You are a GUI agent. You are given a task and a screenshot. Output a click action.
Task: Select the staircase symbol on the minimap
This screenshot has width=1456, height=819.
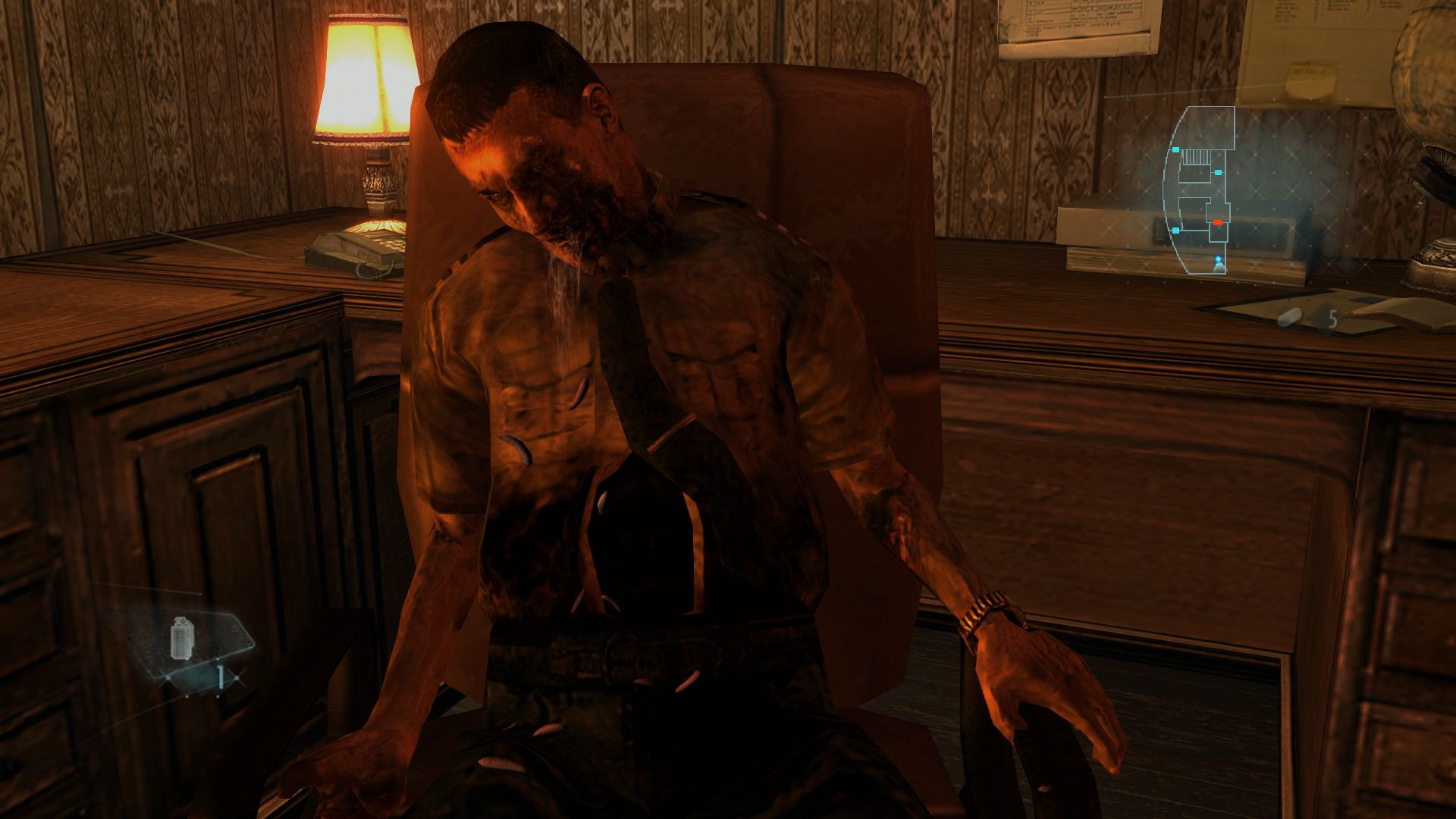1195,156
